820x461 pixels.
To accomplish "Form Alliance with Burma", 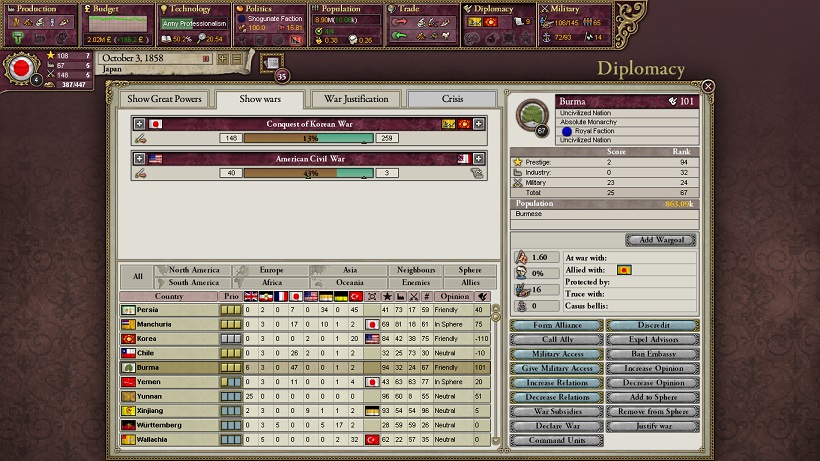I will [x=556, y=325].
